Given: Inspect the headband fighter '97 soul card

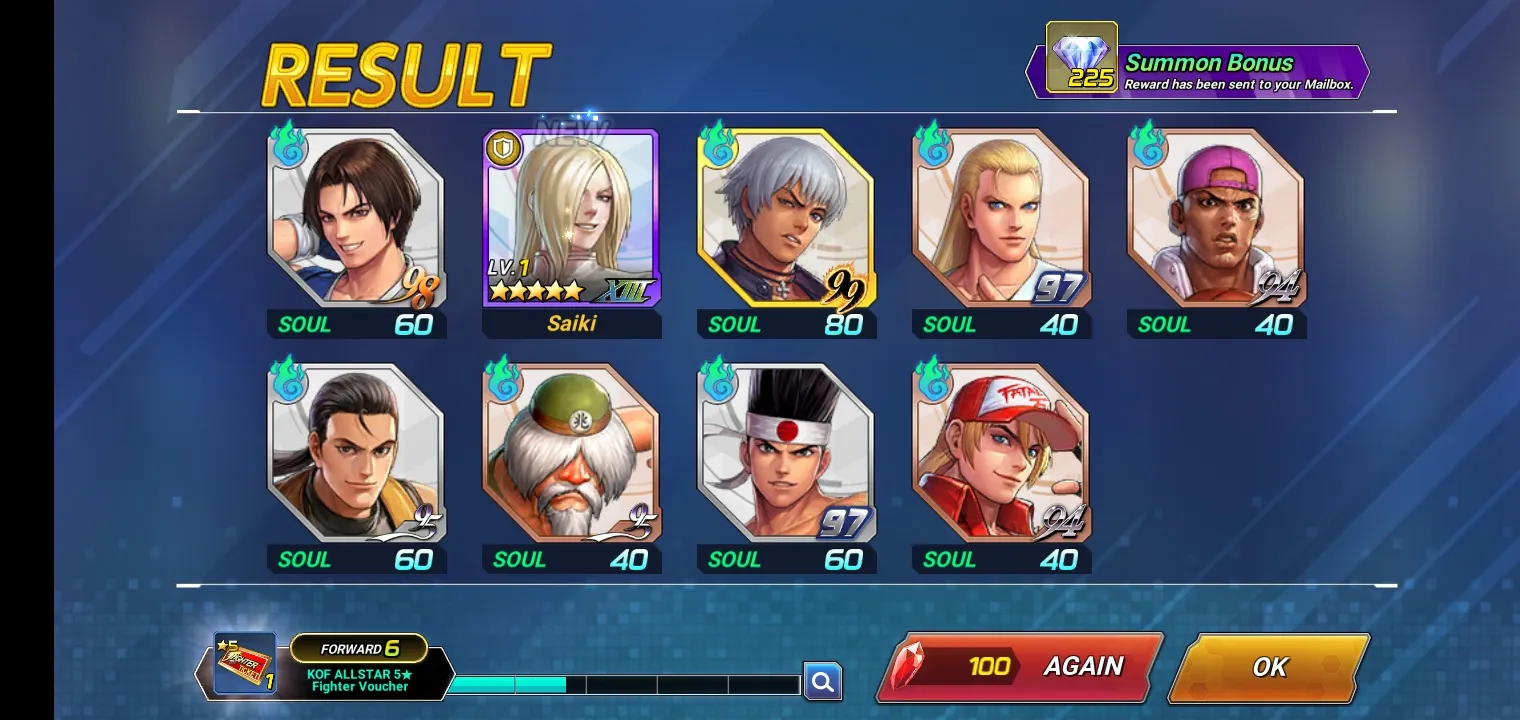Looking at the screenshot, I should [786, 453].
